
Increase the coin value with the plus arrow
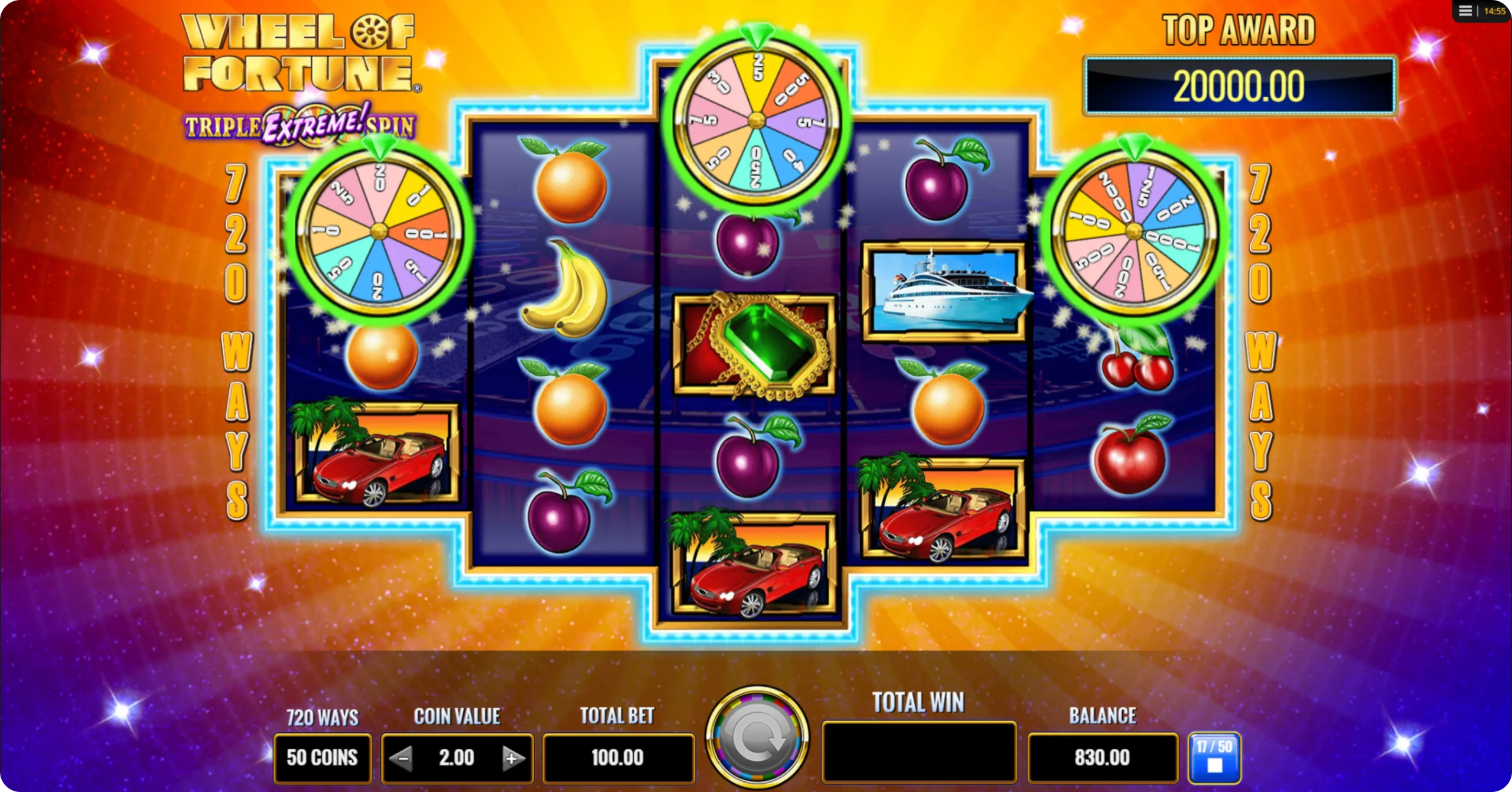click(x=512, y=758)
